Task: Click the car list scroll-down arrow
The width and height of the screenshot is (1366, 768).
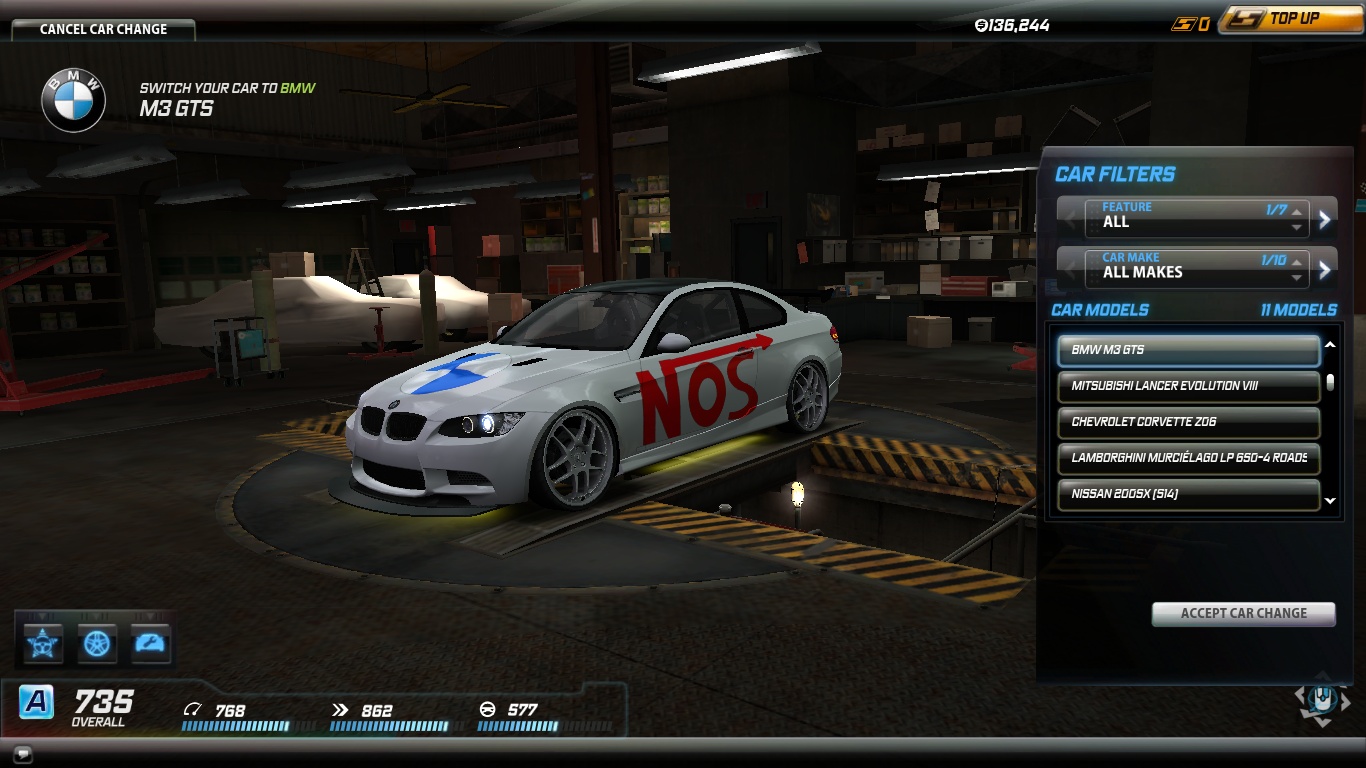Action: (x=1330, y=501)
